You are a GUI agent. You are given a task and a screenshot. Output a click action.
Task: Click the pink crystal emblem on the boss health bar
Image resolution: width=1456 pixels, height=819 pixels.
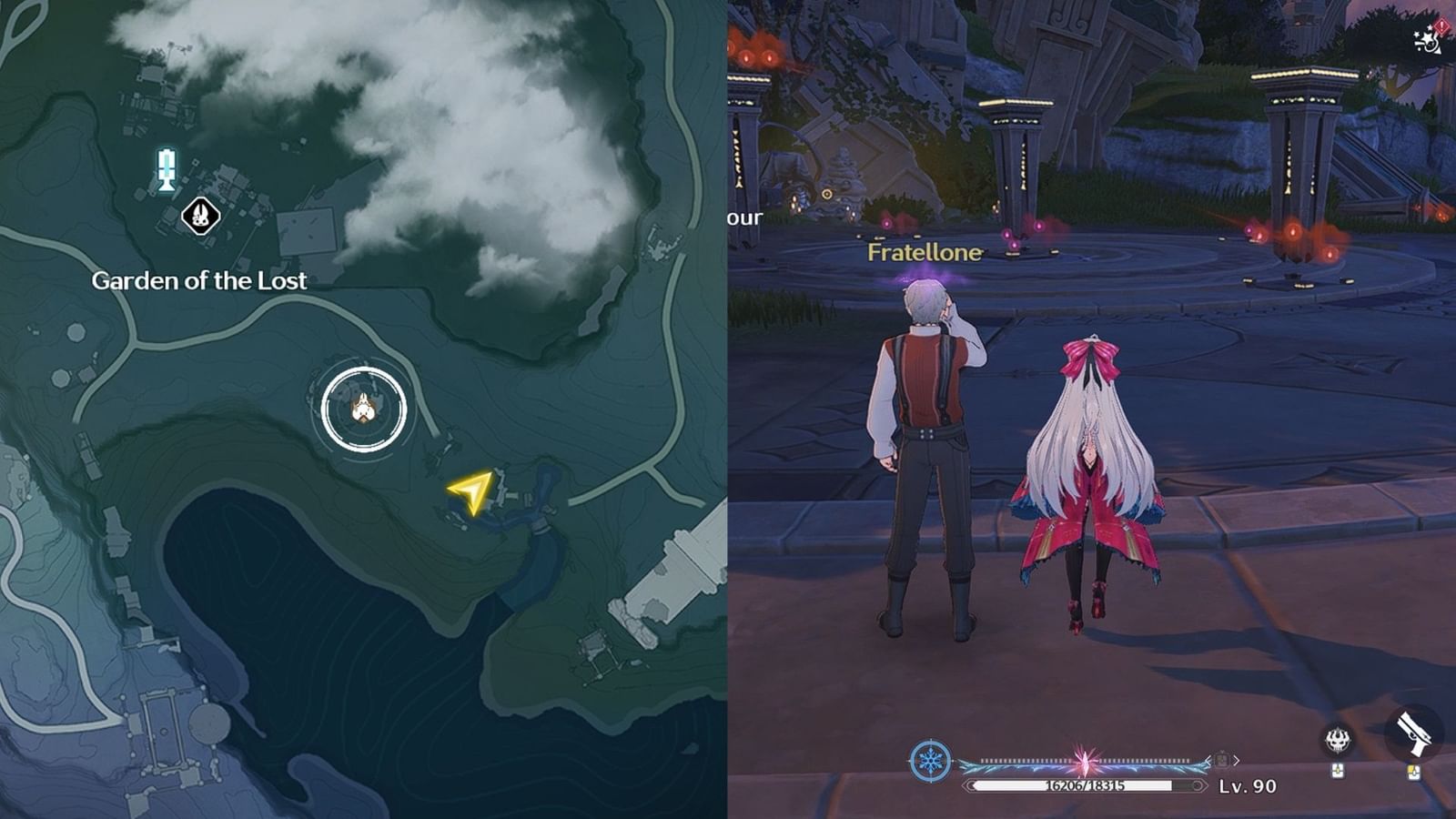1085,758
